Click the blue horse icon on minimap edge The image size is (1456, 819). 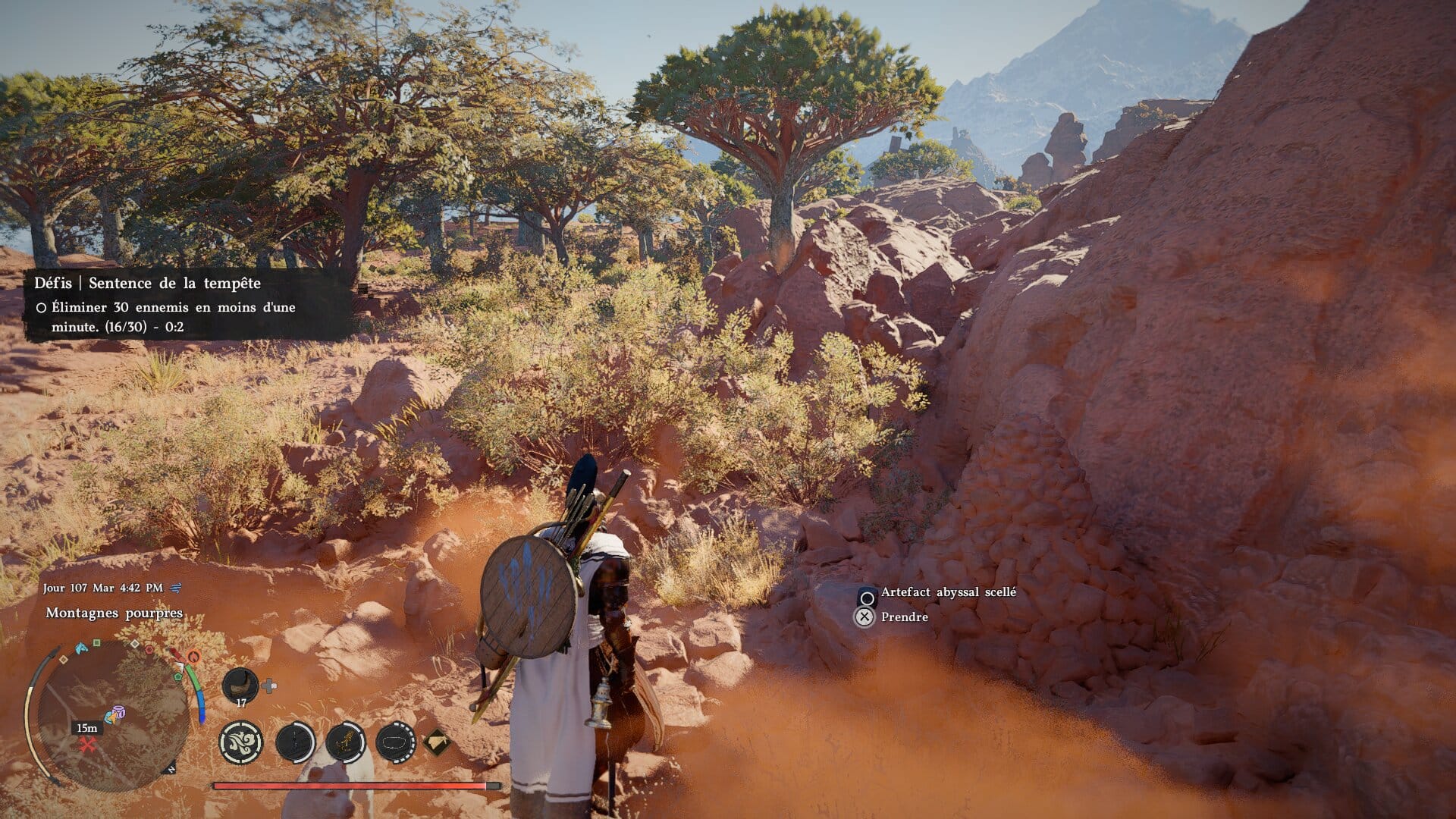(81, 648)
